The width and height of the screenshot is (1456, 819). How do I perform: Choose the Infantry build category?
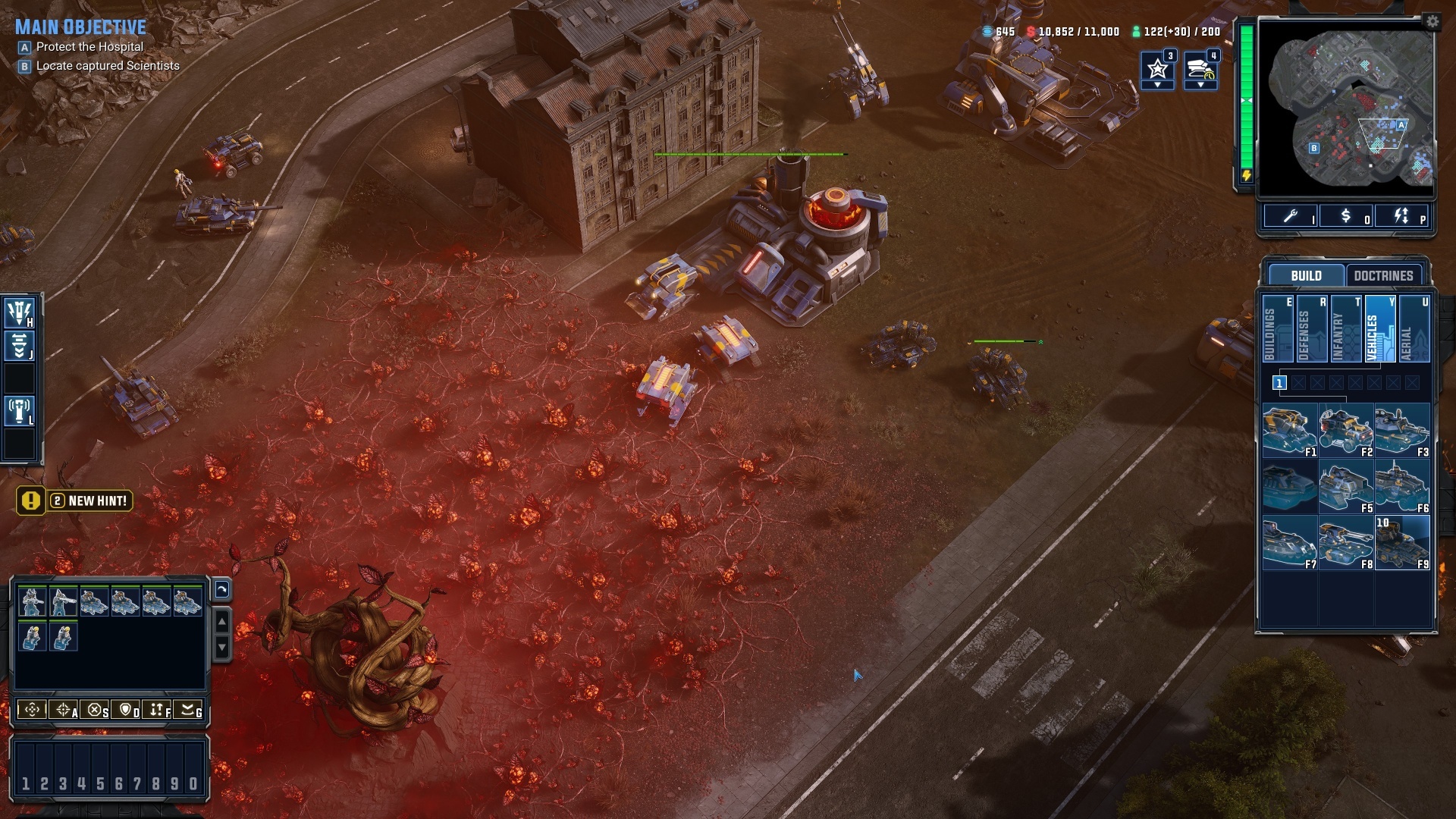pos(1345,329)
